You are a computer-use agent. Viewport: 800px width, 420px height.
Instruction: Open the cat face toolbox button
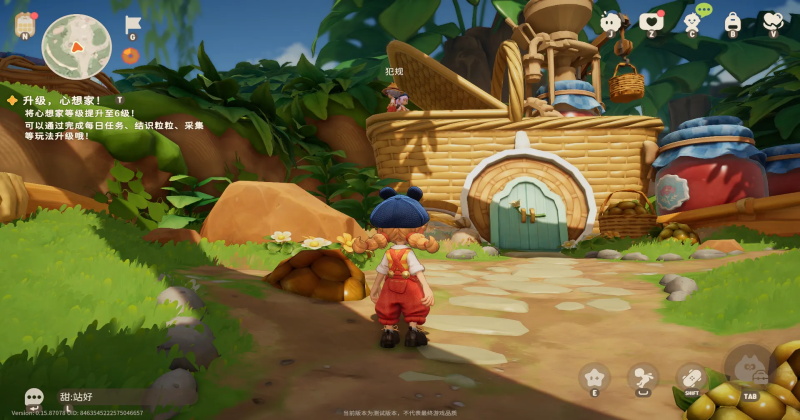point(749,368)
